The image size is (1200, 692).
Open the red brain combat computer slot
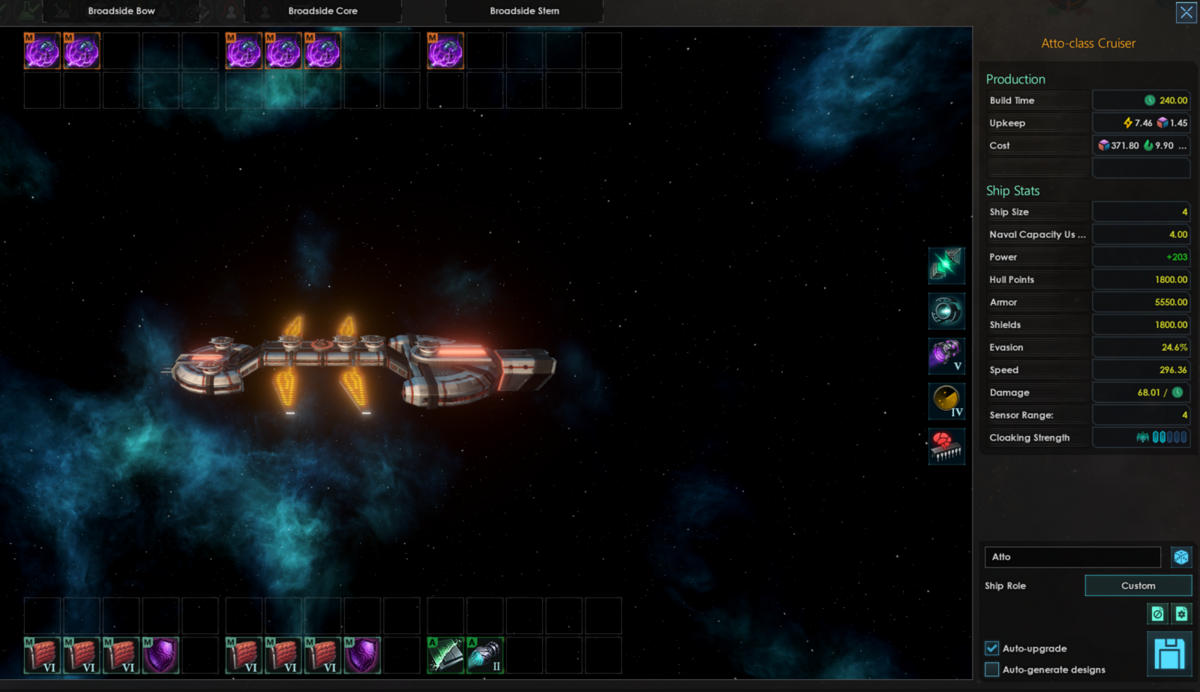[x=946, y=446]
